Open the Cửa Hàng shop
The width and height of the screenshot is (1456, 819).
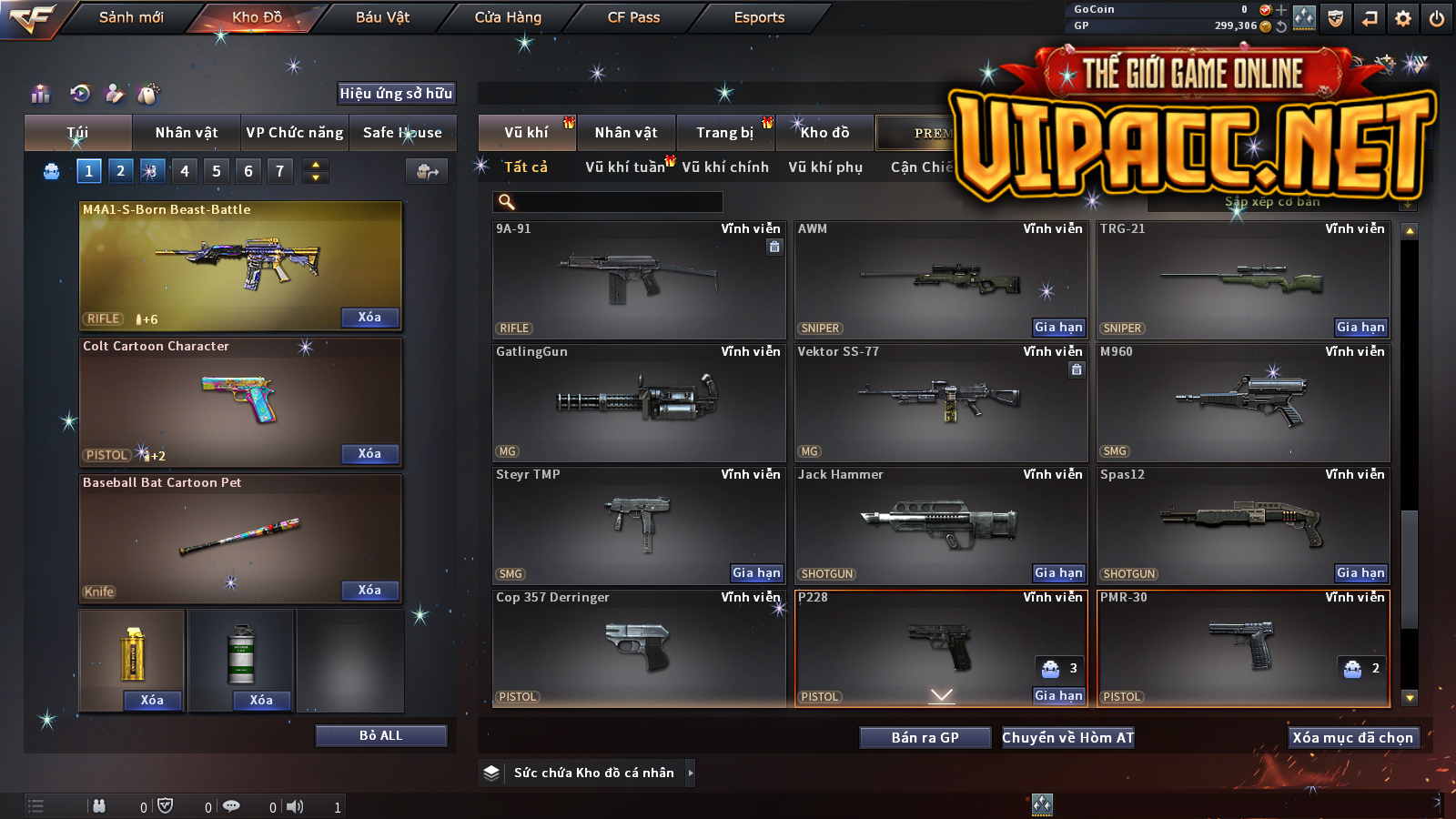tap(508, 17)
